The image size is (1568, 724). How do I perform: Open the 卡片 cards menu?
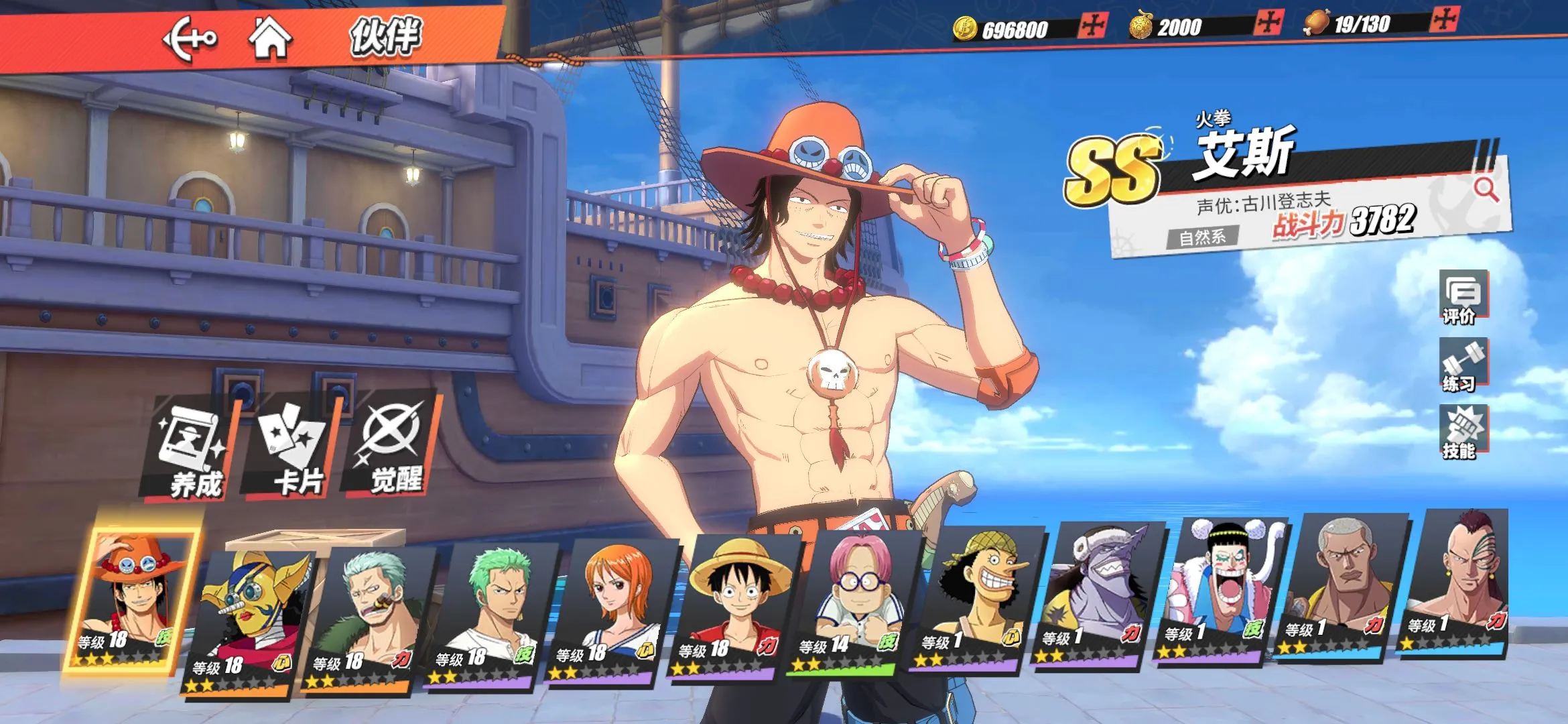pos(293,448)
